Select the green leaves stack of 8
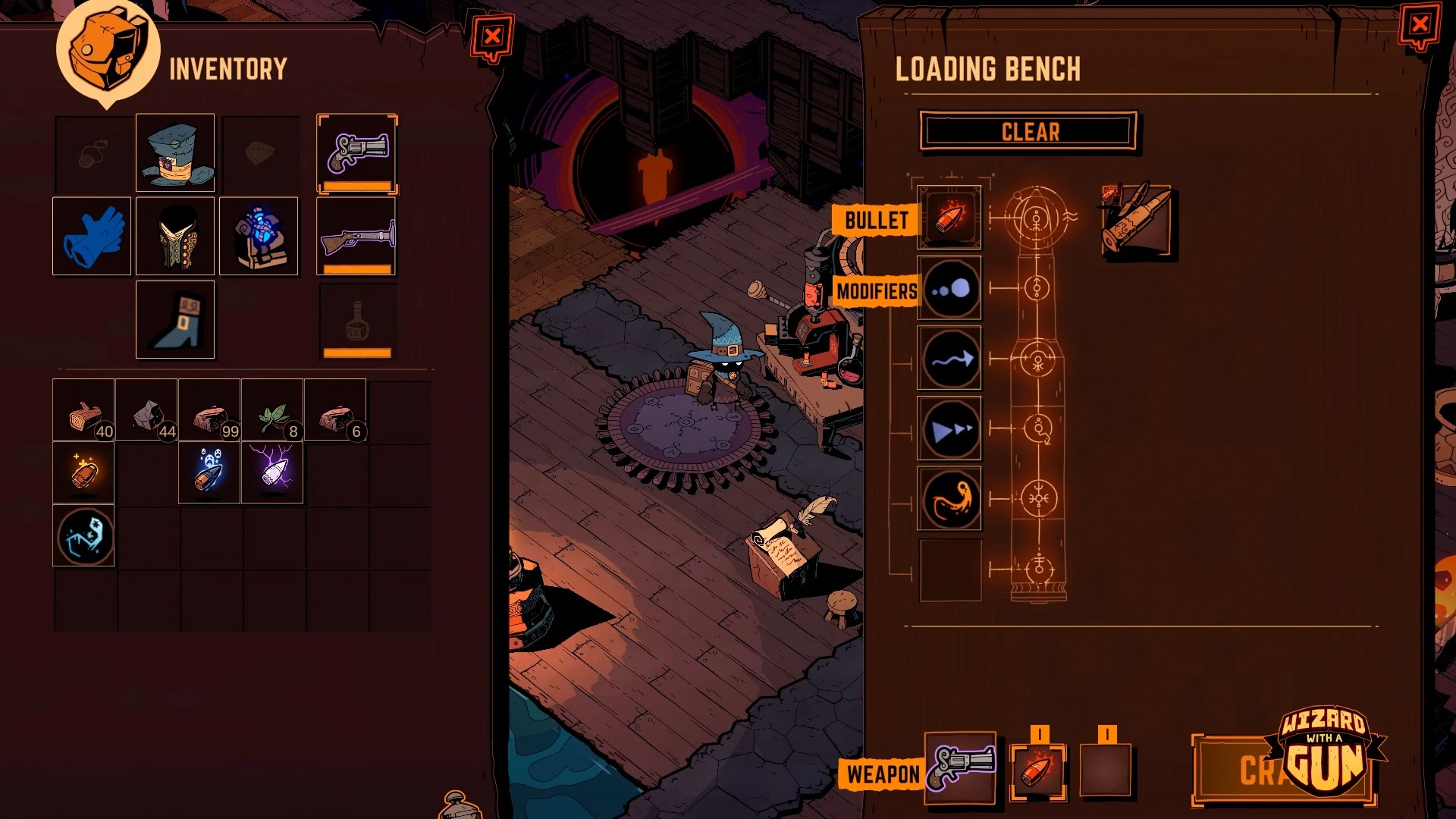This screenshot has width=1456, height=819. [272, 410]
